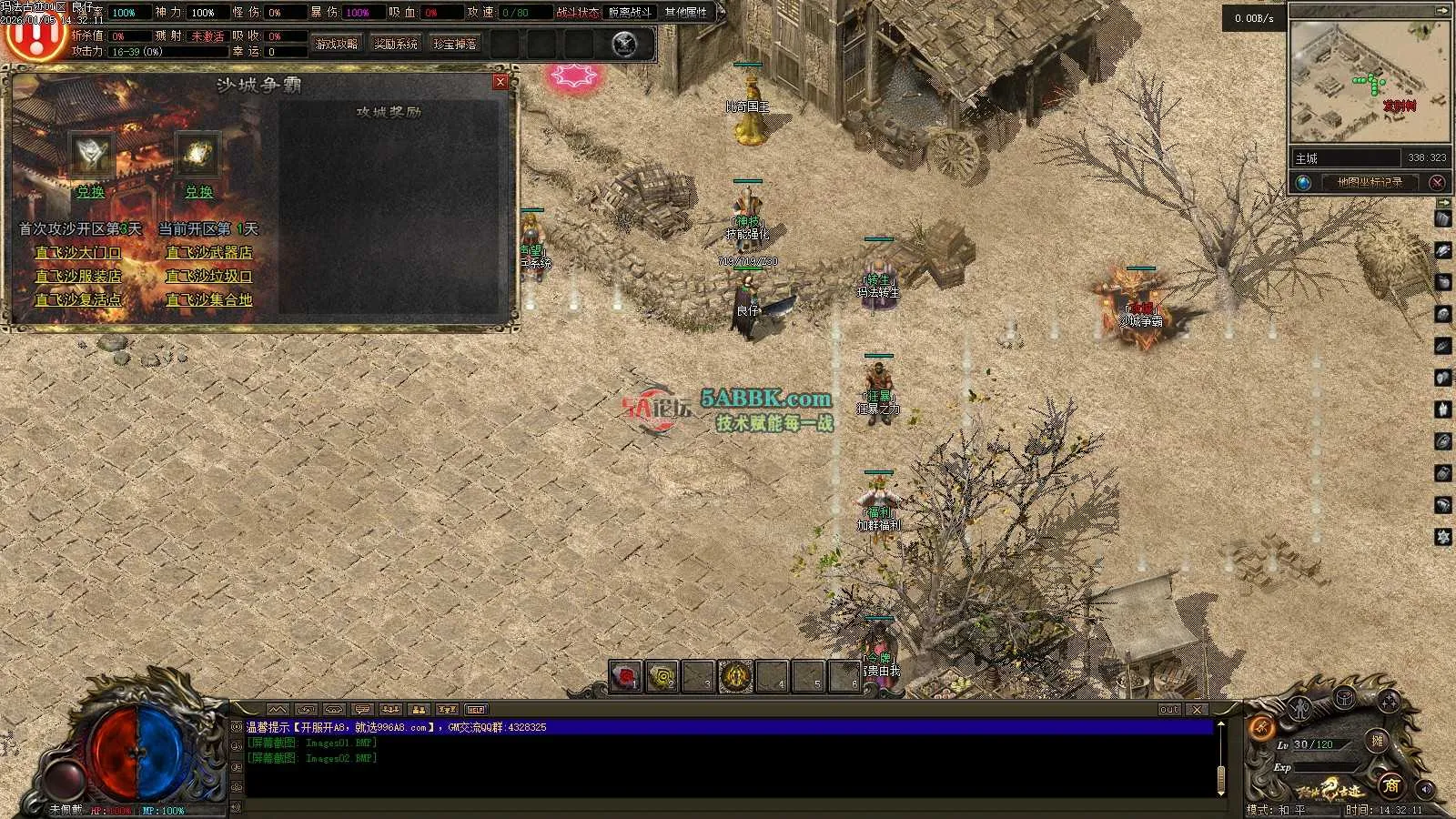
Task: Open the 奖励系统 menu
Action: (x=396, y=44)
